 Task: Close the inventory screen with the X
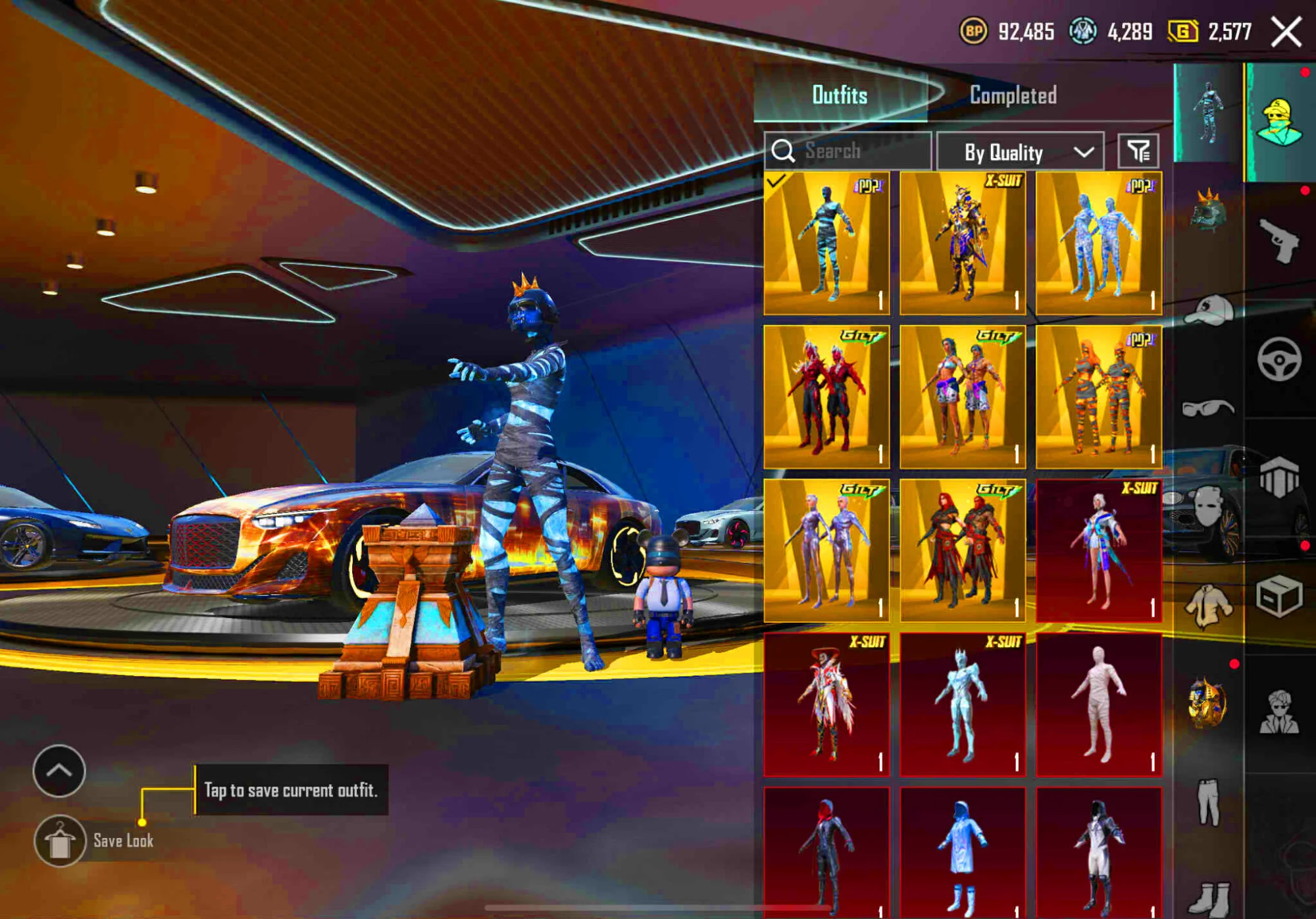pos(1286,32)
